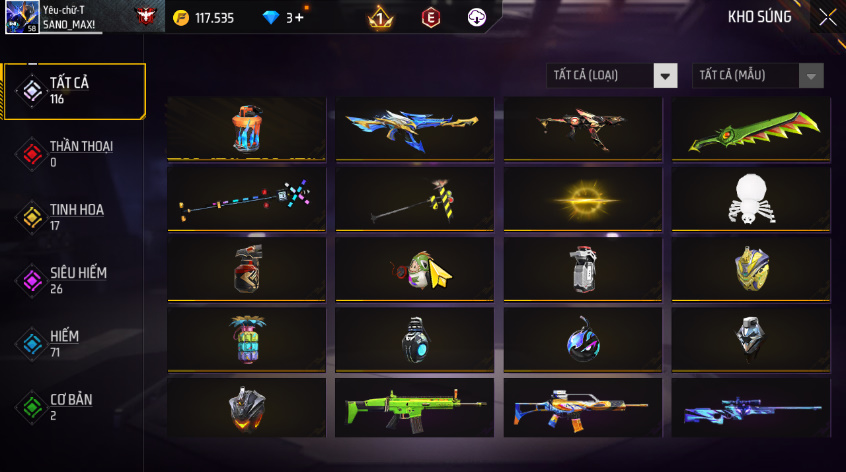Select the neon green SCAR rifle skin
The width and height of the screenshot is (846, 472).
(414, 408)
